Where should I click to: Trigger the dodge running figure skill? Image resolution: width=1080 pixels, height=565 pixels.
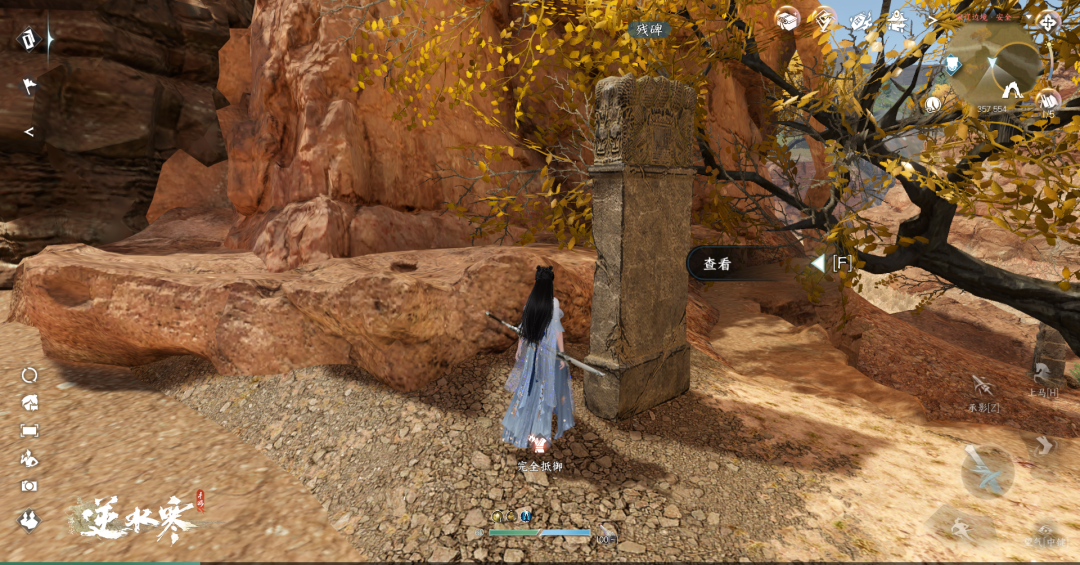pos(959,524)
